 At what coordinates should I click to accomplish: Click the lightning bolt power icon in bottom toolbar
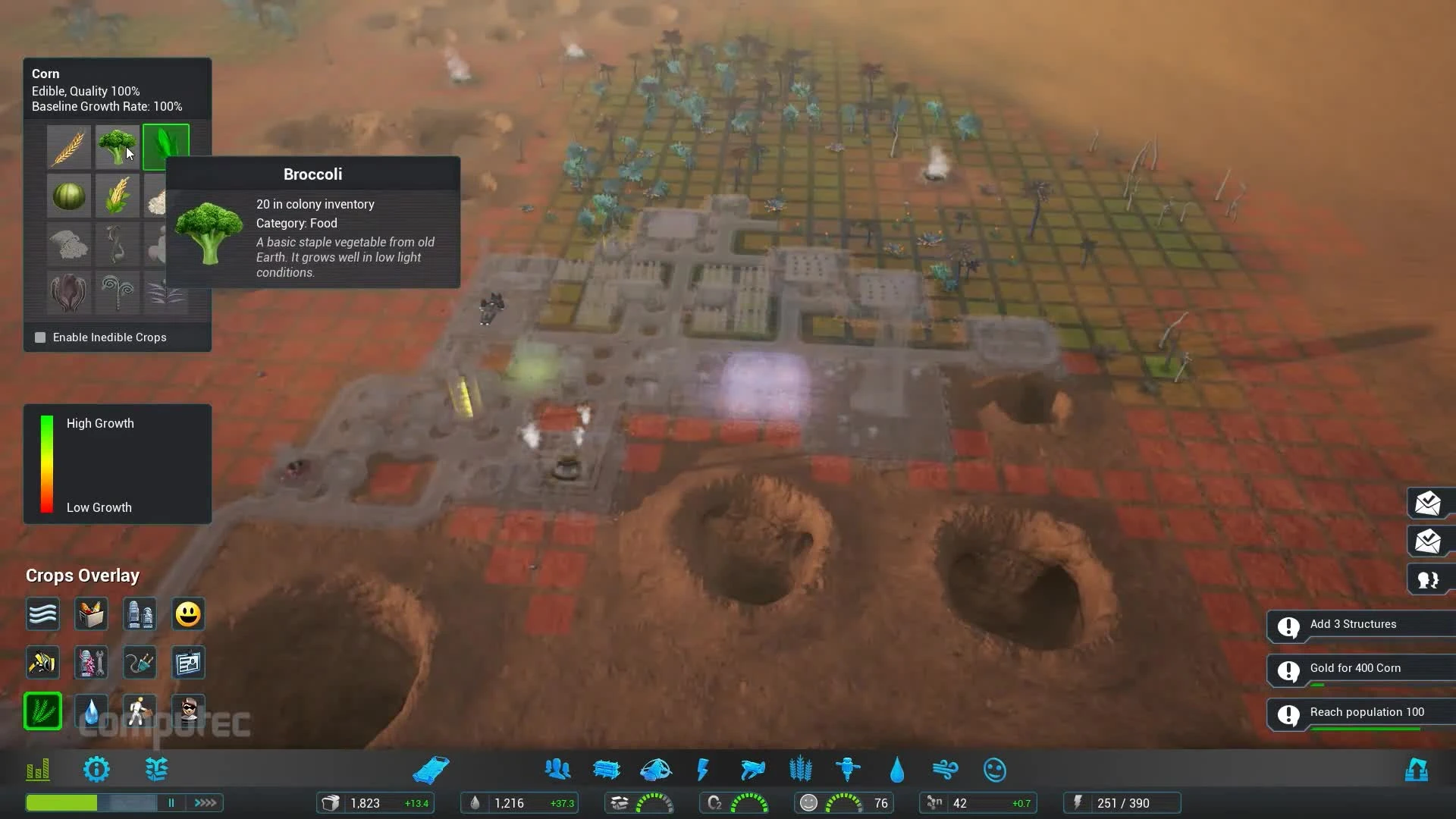pos(702,769)
